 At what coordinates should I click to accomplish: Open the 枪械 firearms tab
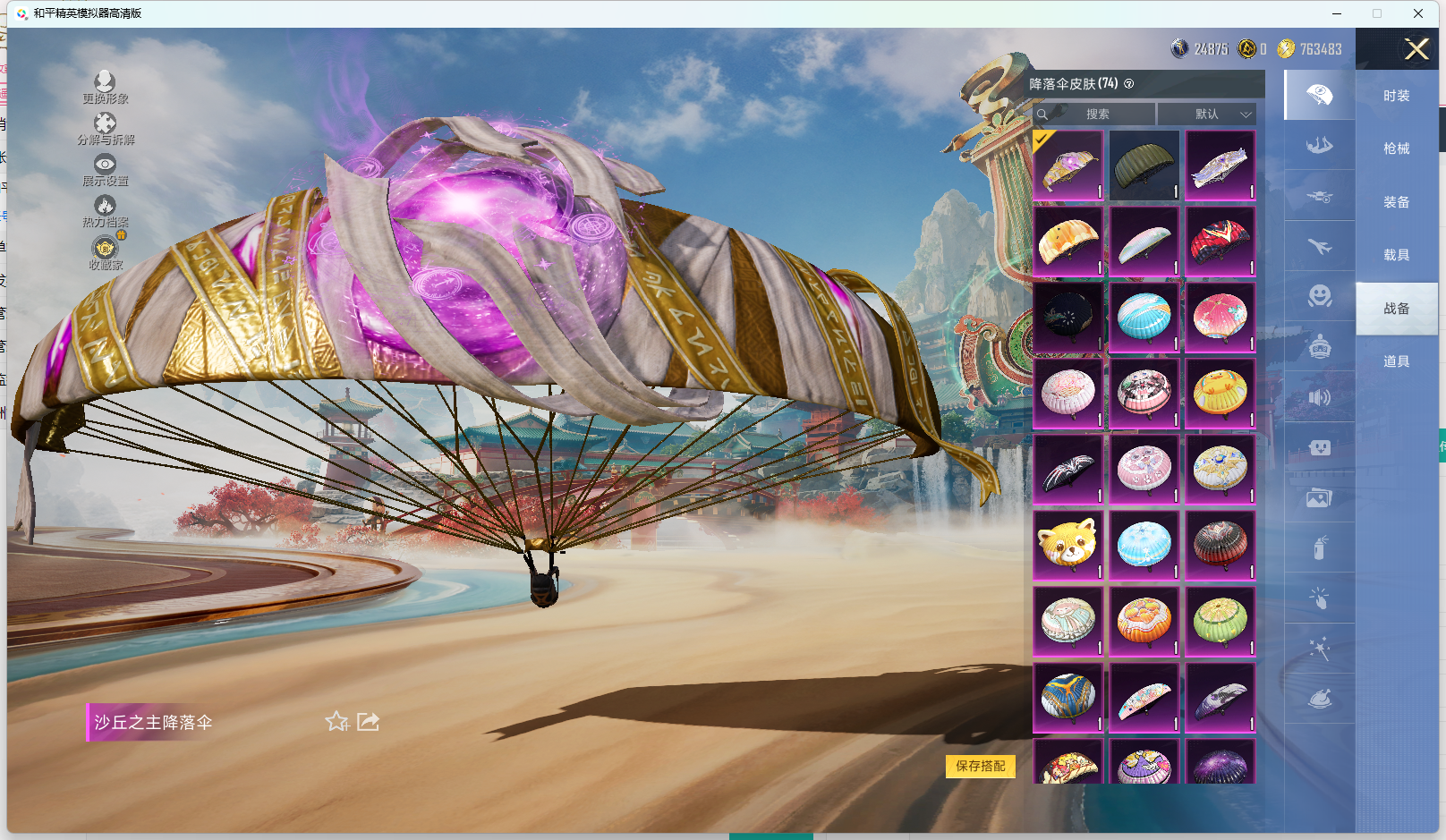tap(1396, 148)
